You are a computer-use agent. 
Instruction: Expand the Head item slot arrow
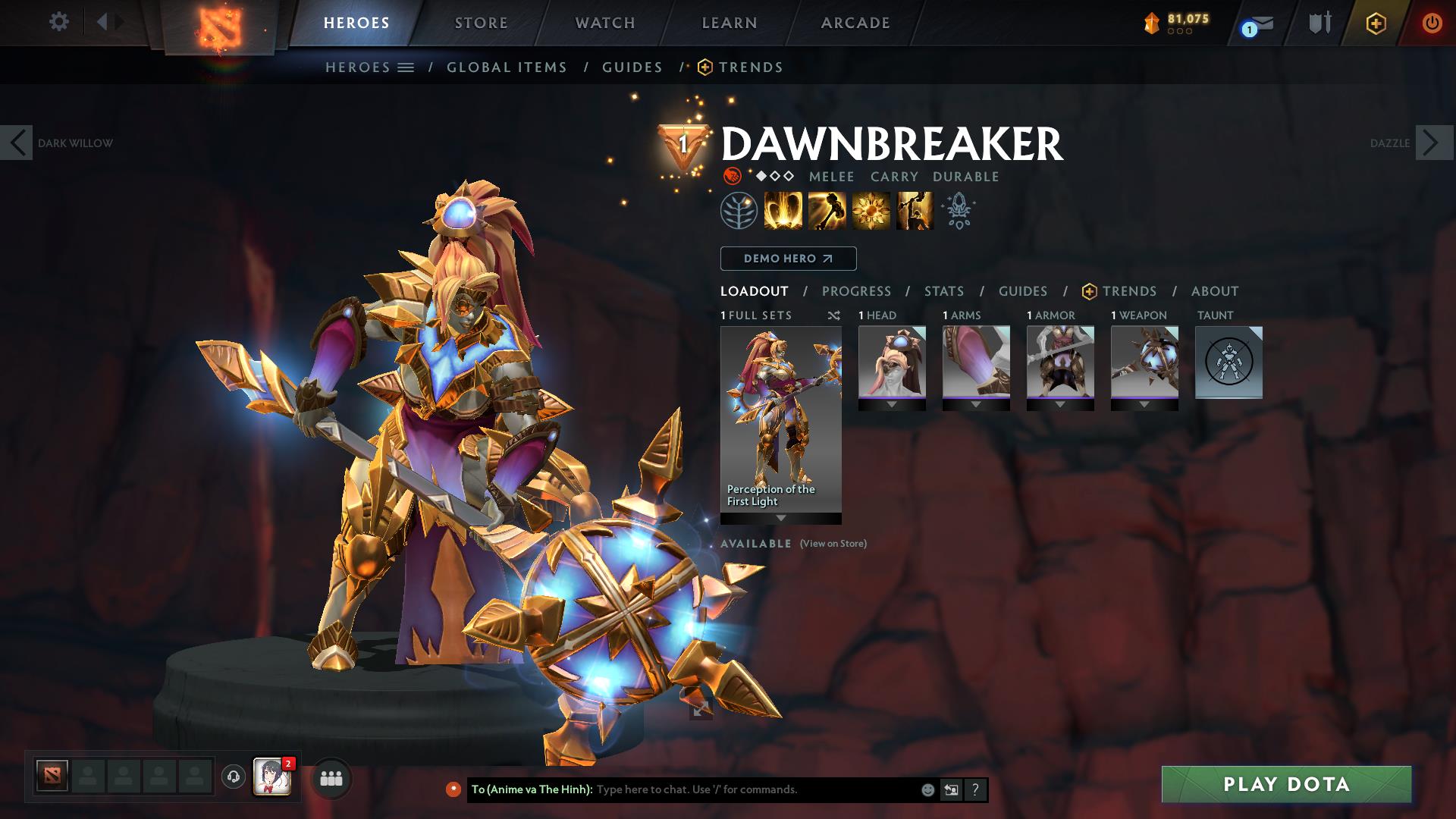pos(892,403)
